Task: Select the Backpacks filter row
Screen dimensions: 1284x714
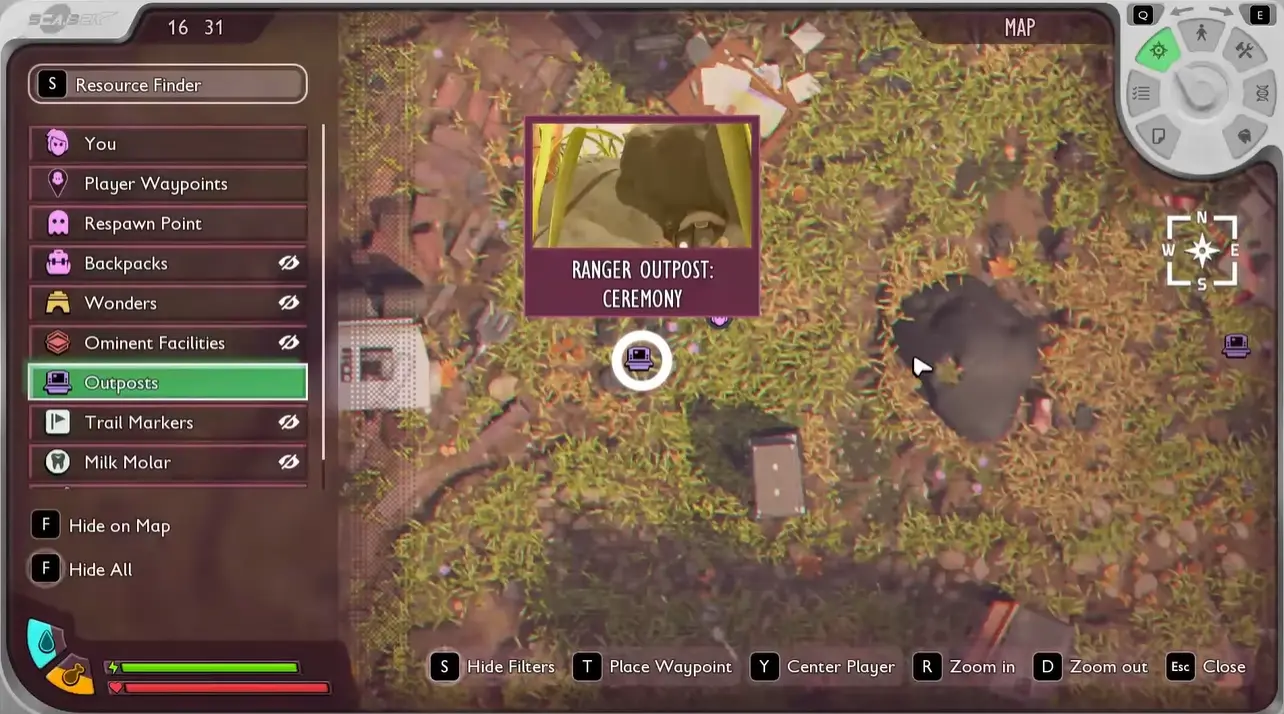Action: coord(150,264)
